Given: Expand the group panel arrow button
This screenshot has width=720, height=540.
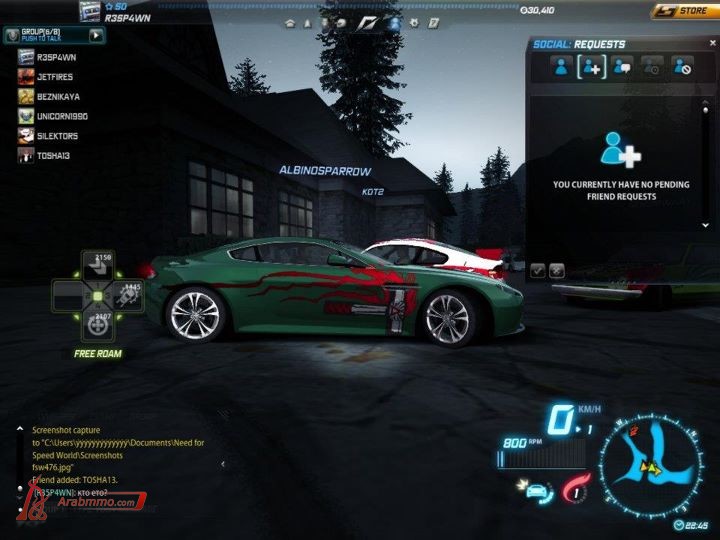Looking at the screenshot, I should [95, 35].
